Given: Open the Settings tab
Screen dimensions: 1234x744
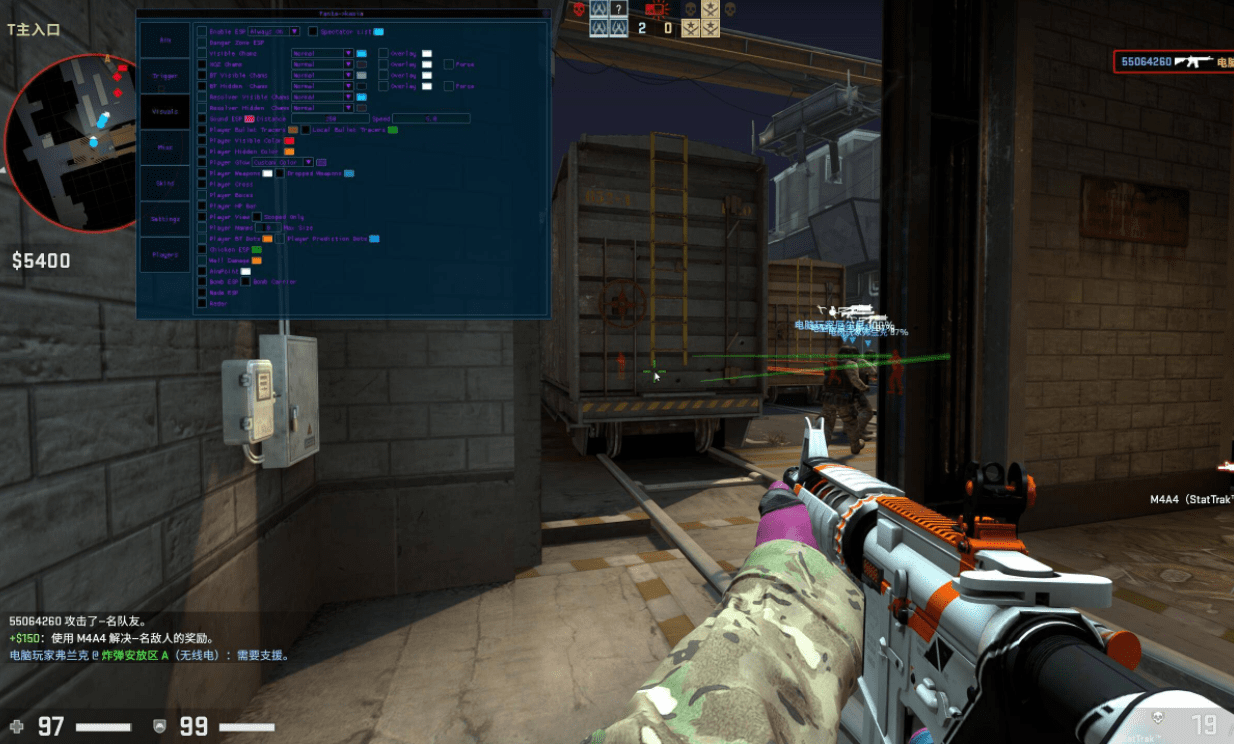Looking at the screenshot, I should (165, 219).
